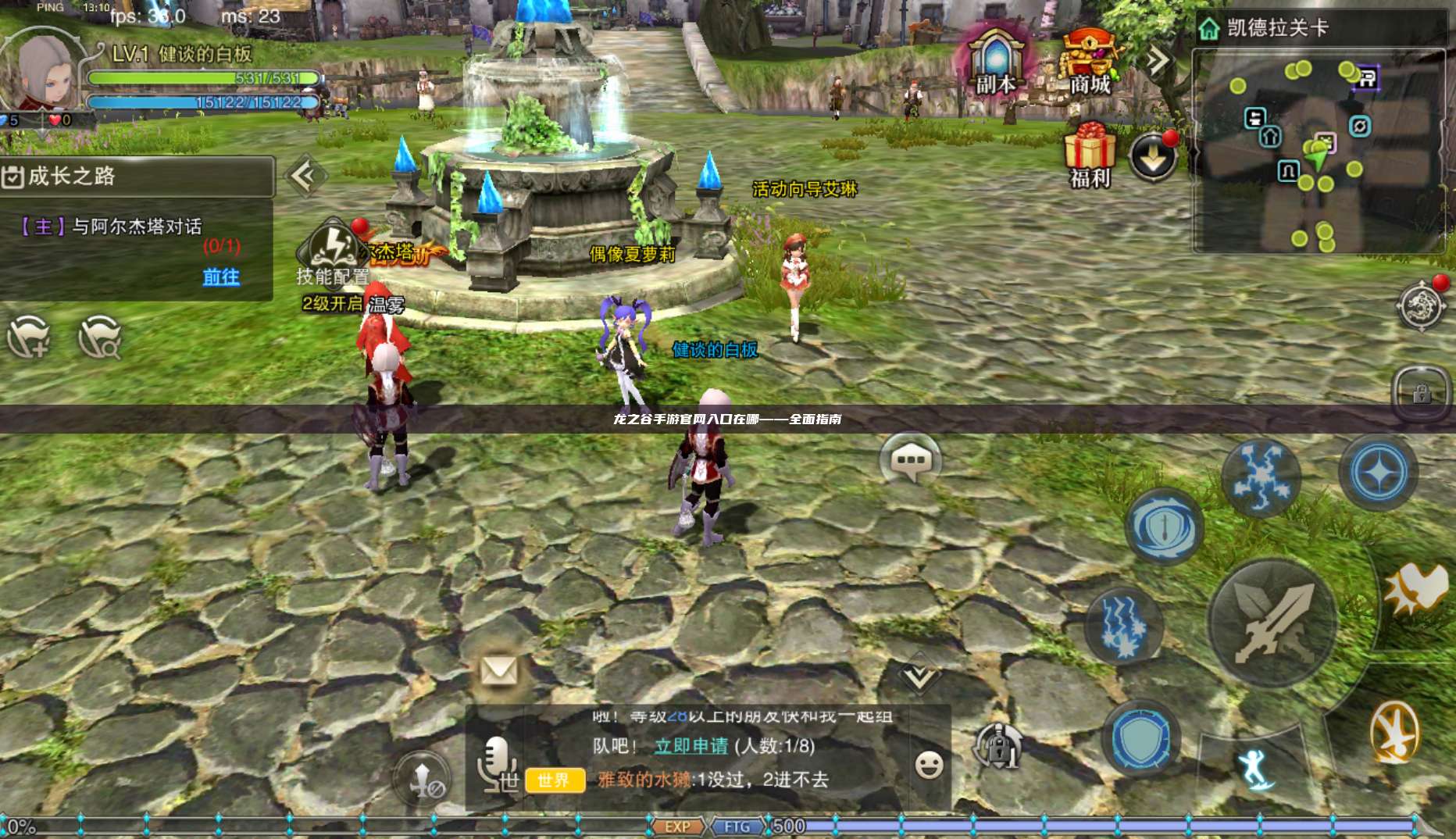Open the 凯德拉关卡 minimap
Screen dimensions: 1456x839
(x=1319, y=150)
